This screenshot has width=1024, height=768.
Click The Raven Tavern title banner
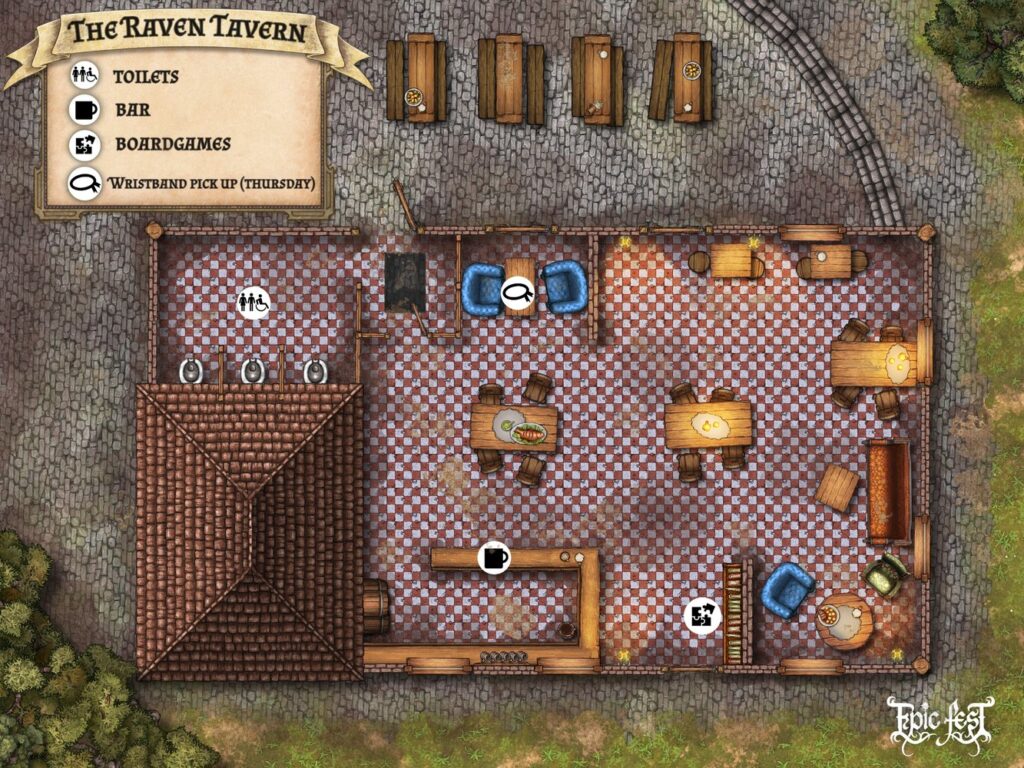(187, 32)
